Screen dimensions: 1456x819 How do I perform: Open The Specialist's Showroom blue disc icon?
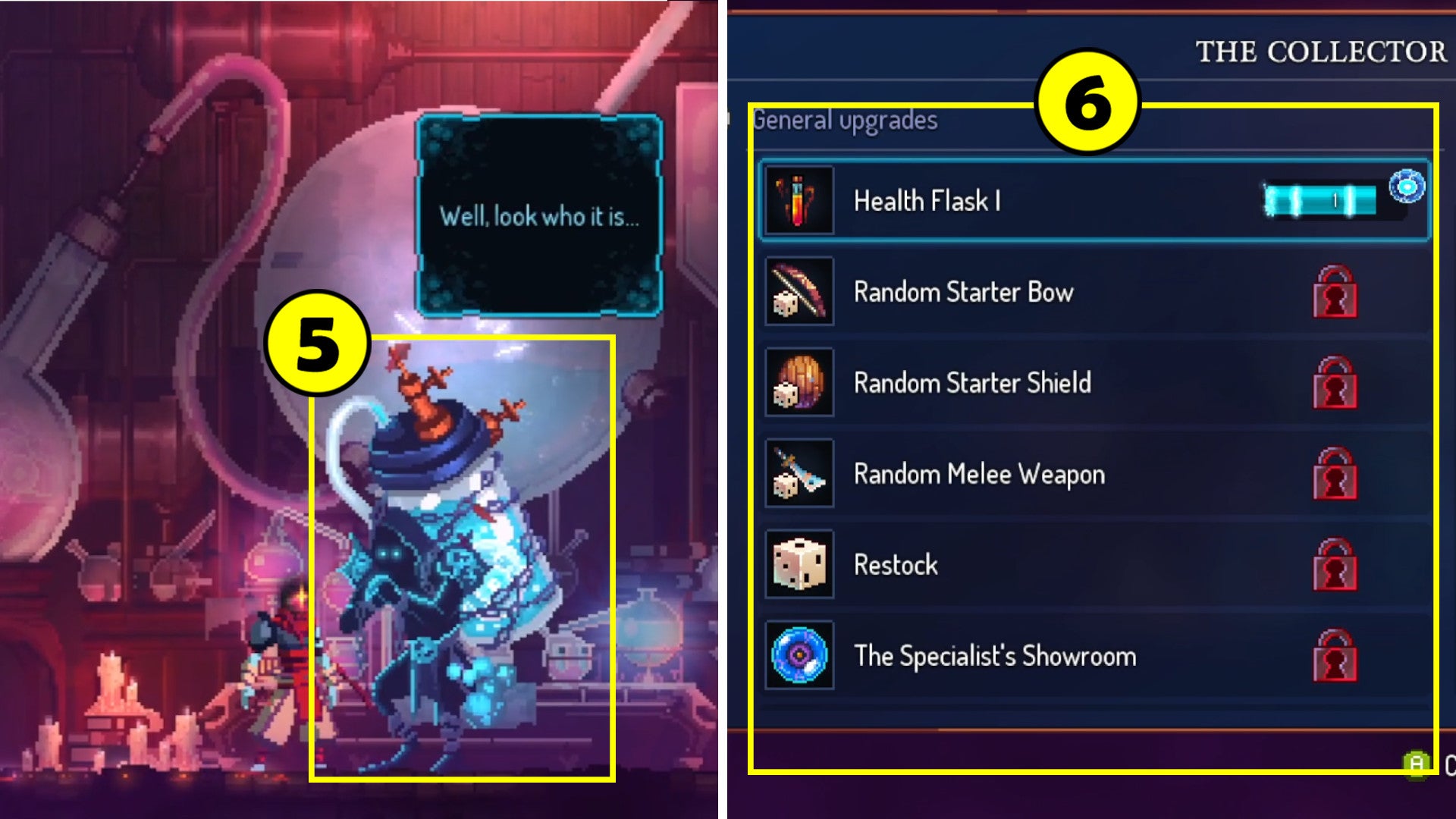798,657
